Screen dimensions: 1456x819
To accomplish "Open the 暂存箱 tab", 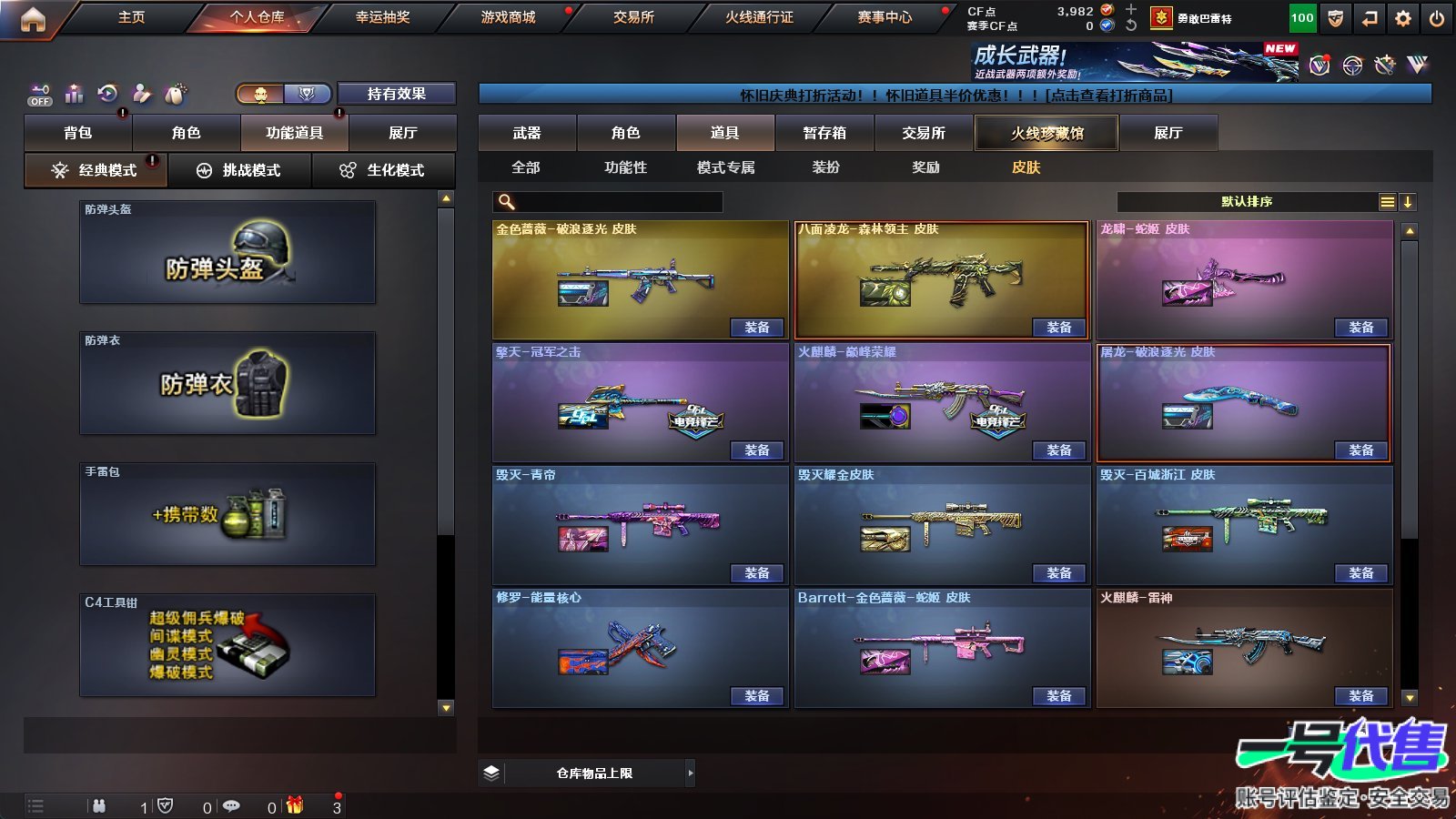I will (x=824, y=133).
